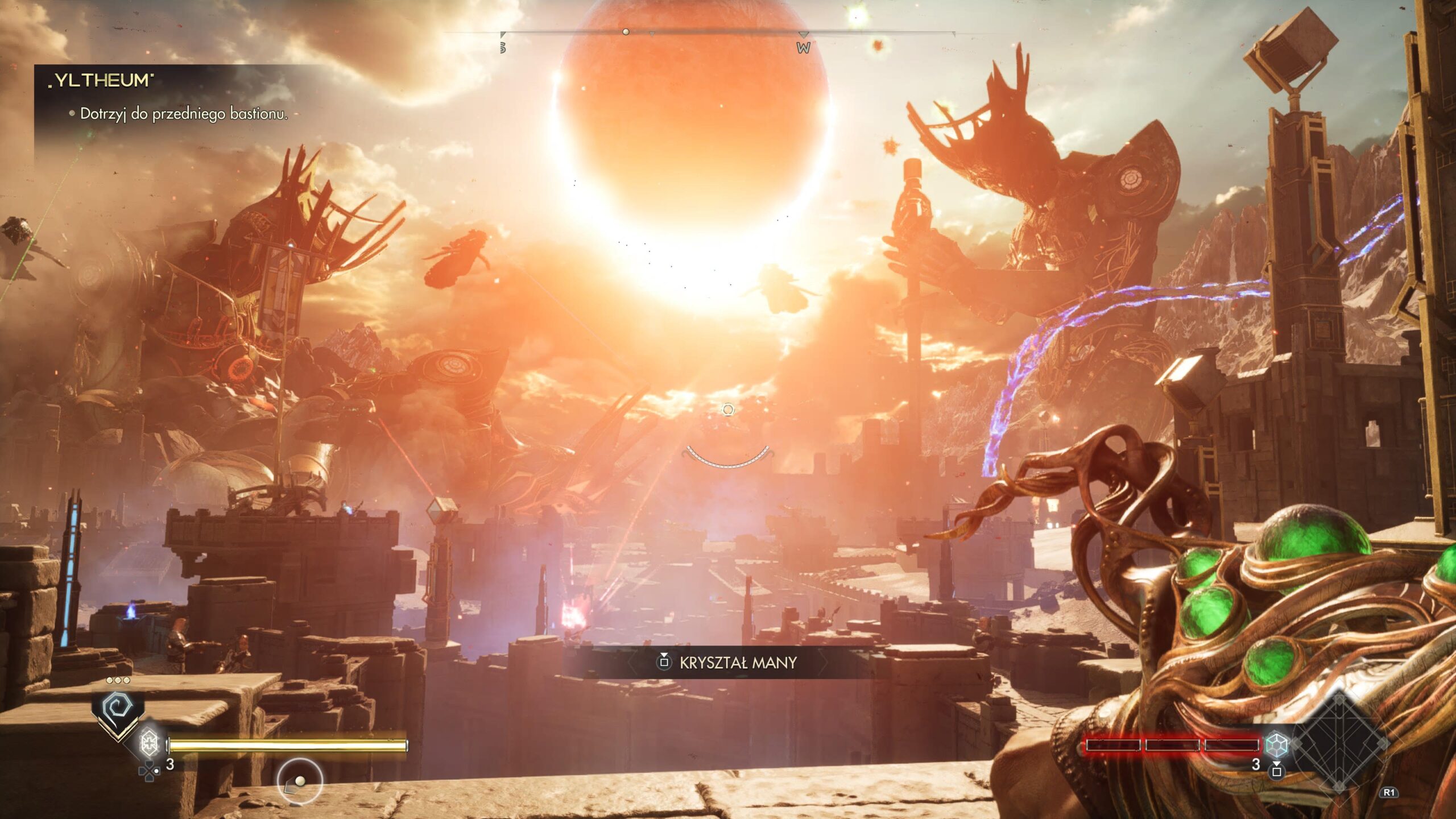Use the health crystal icon
The image size is (1456, 819).
click(x=149, y=742)
